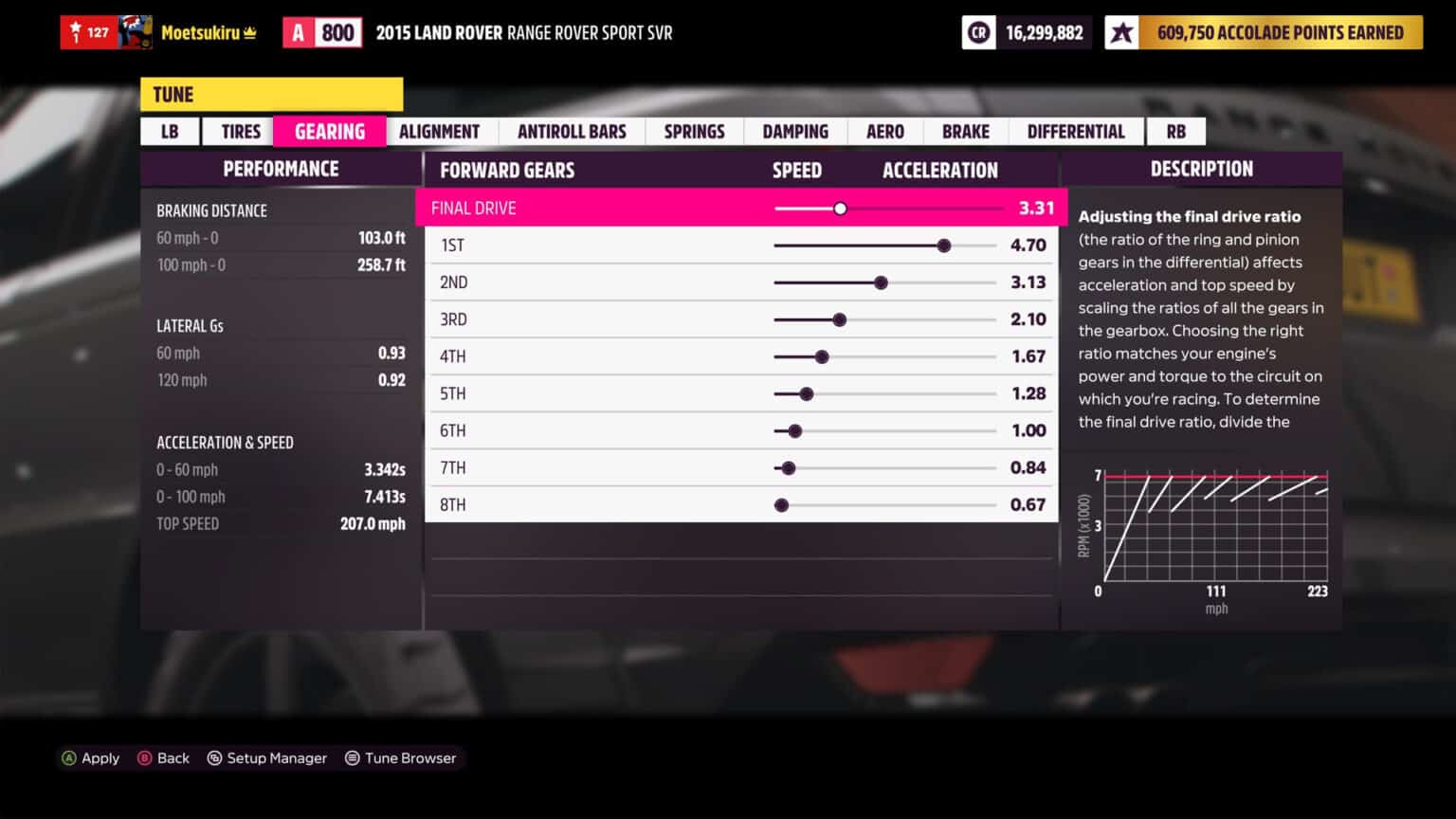Adjust the Final Drive ratio slider
1456x819 pixels.
(840, 208)
